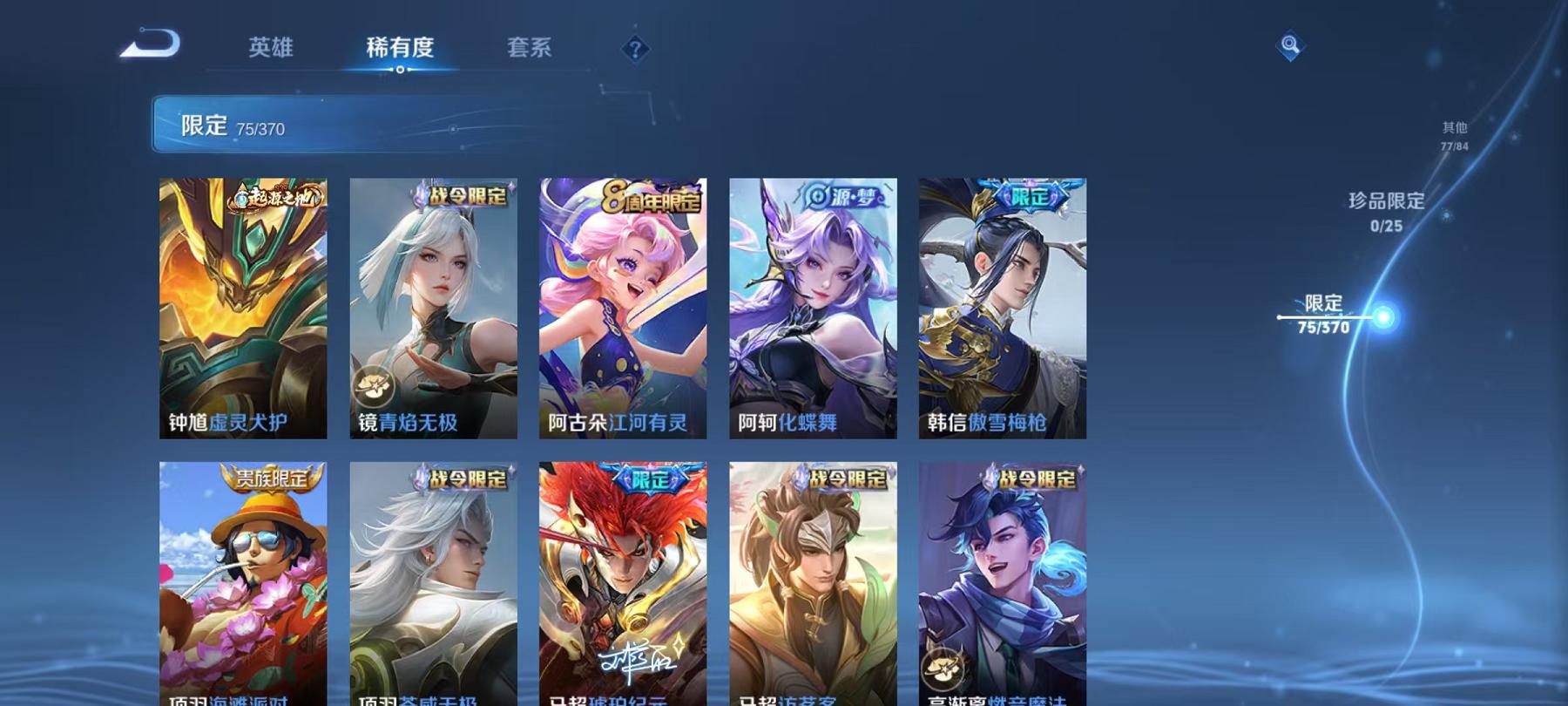This screenshot has height=706, width=1568.
Task: Click the diamond question mark help icon
Action: (x=635, y=48)
